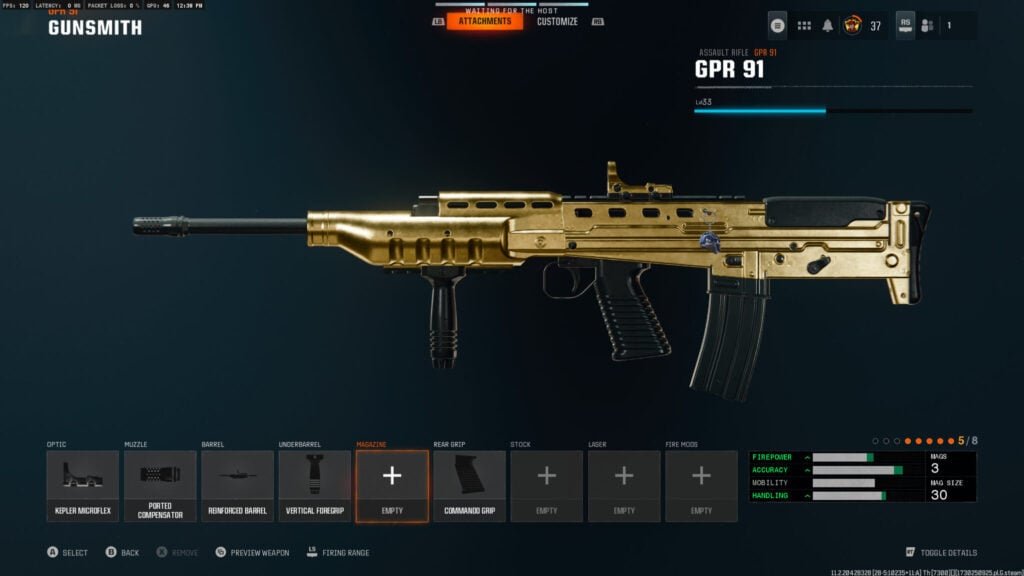1024x576 pixels.
Task: Select the Reinforced Barrel slot
Action: coord(237,485)
